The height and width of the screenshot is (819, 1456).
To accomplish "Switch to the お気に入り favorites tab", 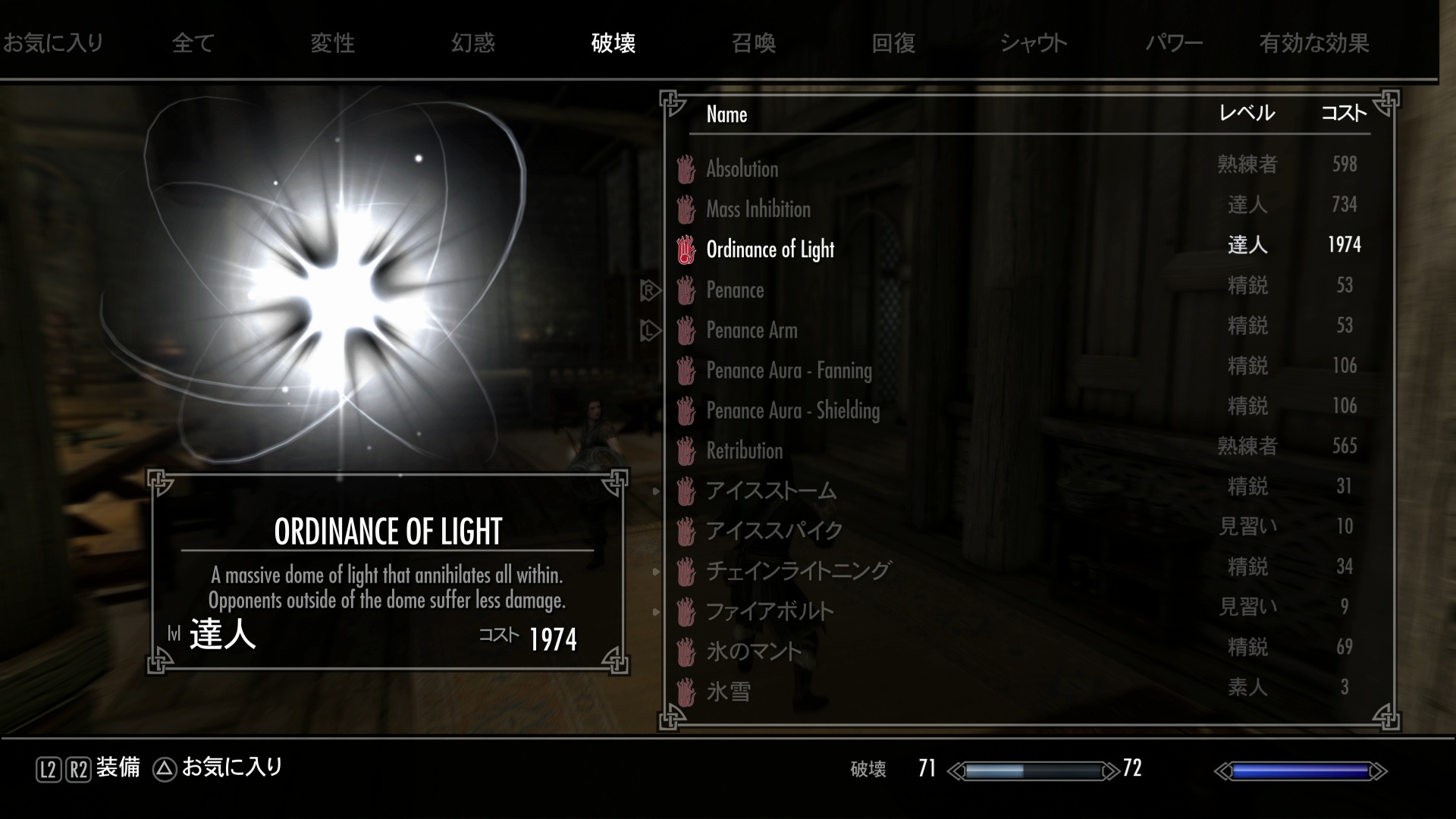I will pyautogui.click(x=53, y=43).
